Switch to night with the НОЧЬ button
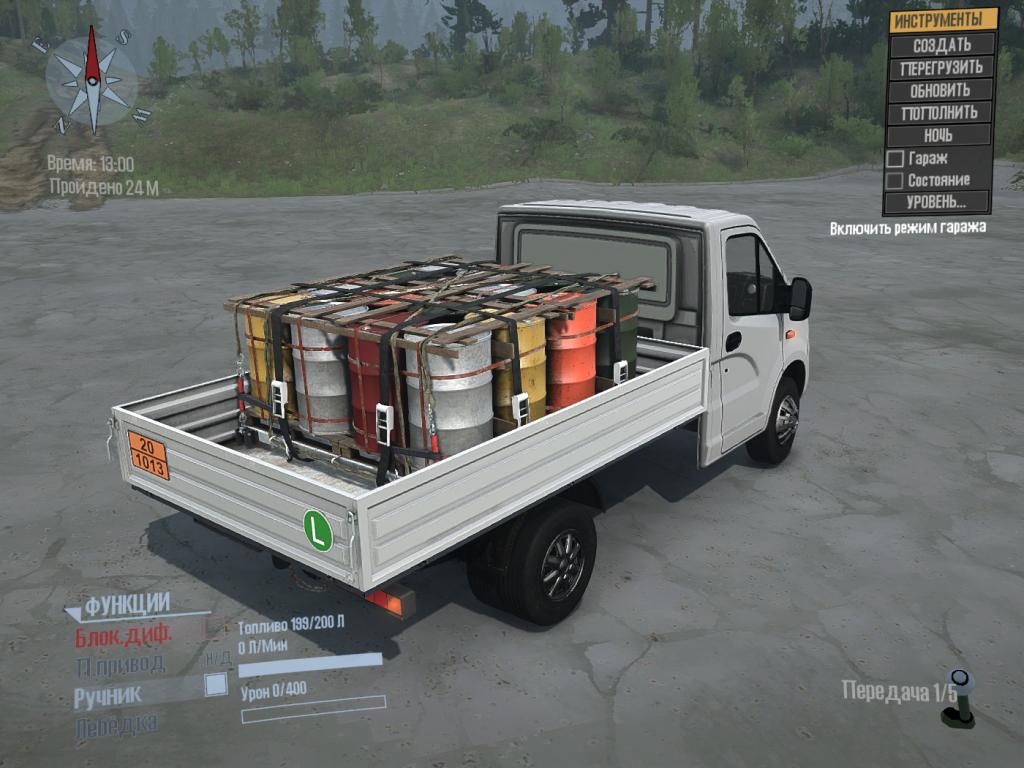 click(x=940, y=135)
